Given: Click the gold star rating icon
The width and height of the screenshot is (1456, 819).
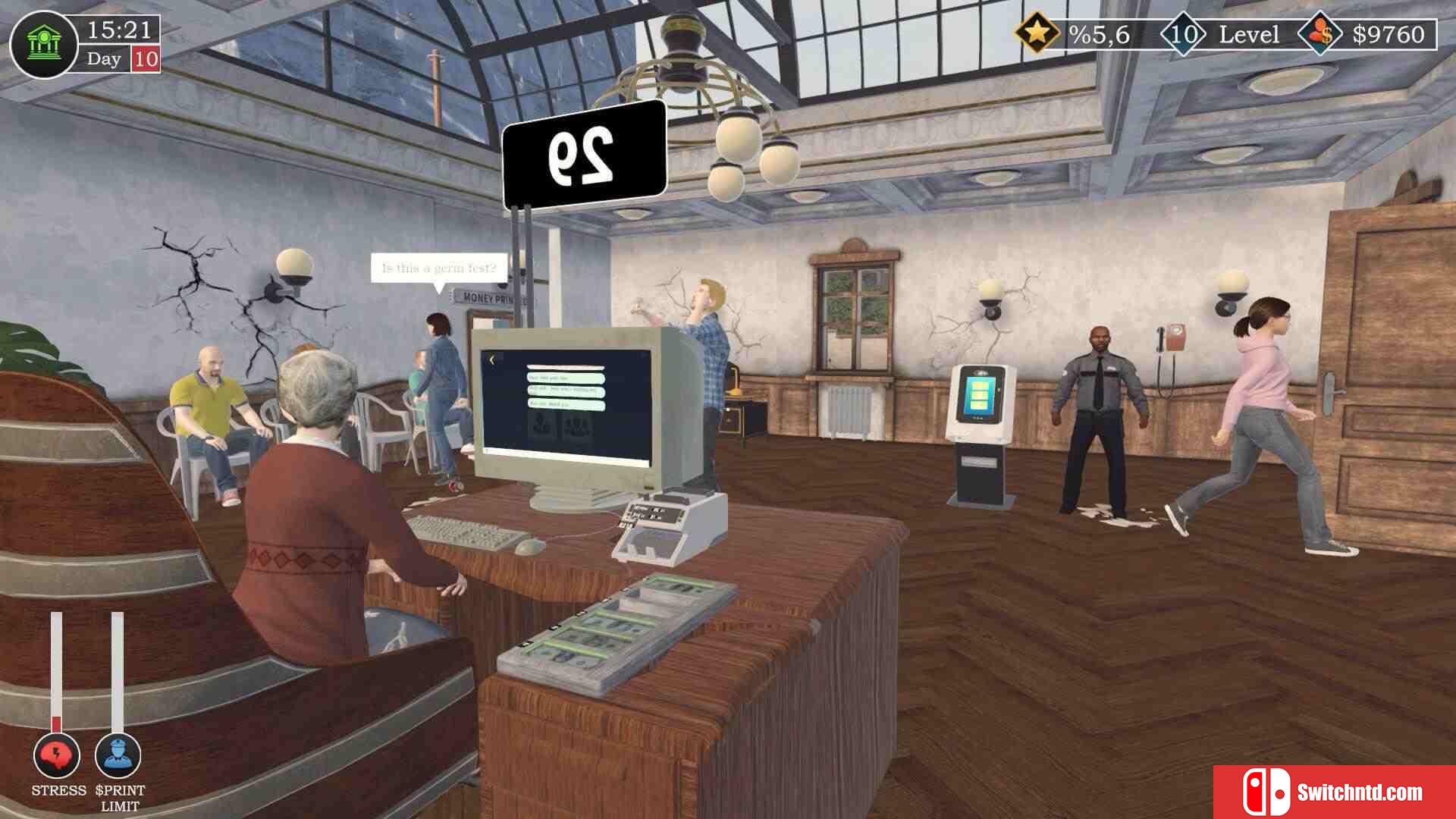Looking at the screenshot, I should coord(1037,33).
